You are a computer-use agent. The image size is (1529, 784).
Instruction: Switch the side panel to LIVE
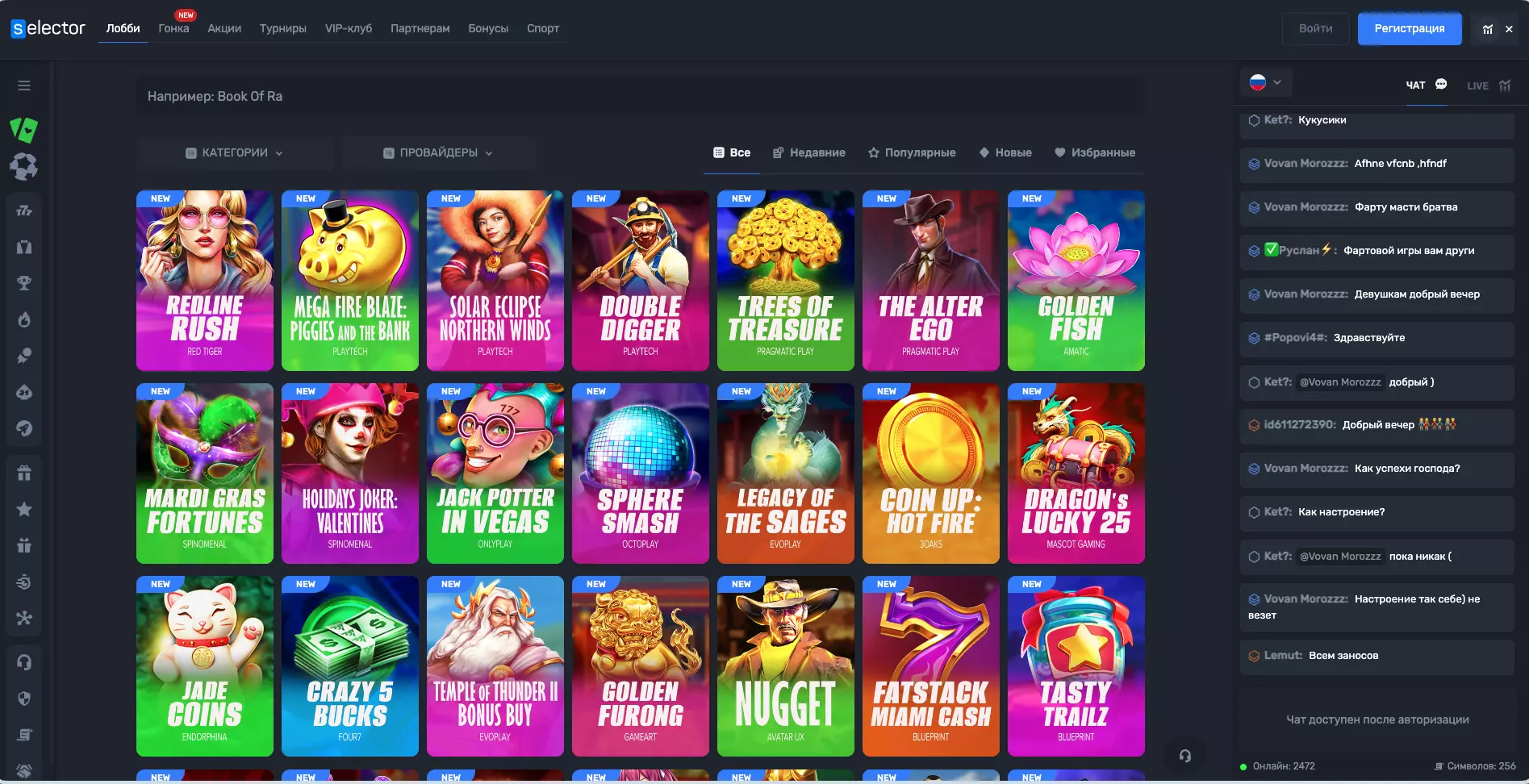1488,85
